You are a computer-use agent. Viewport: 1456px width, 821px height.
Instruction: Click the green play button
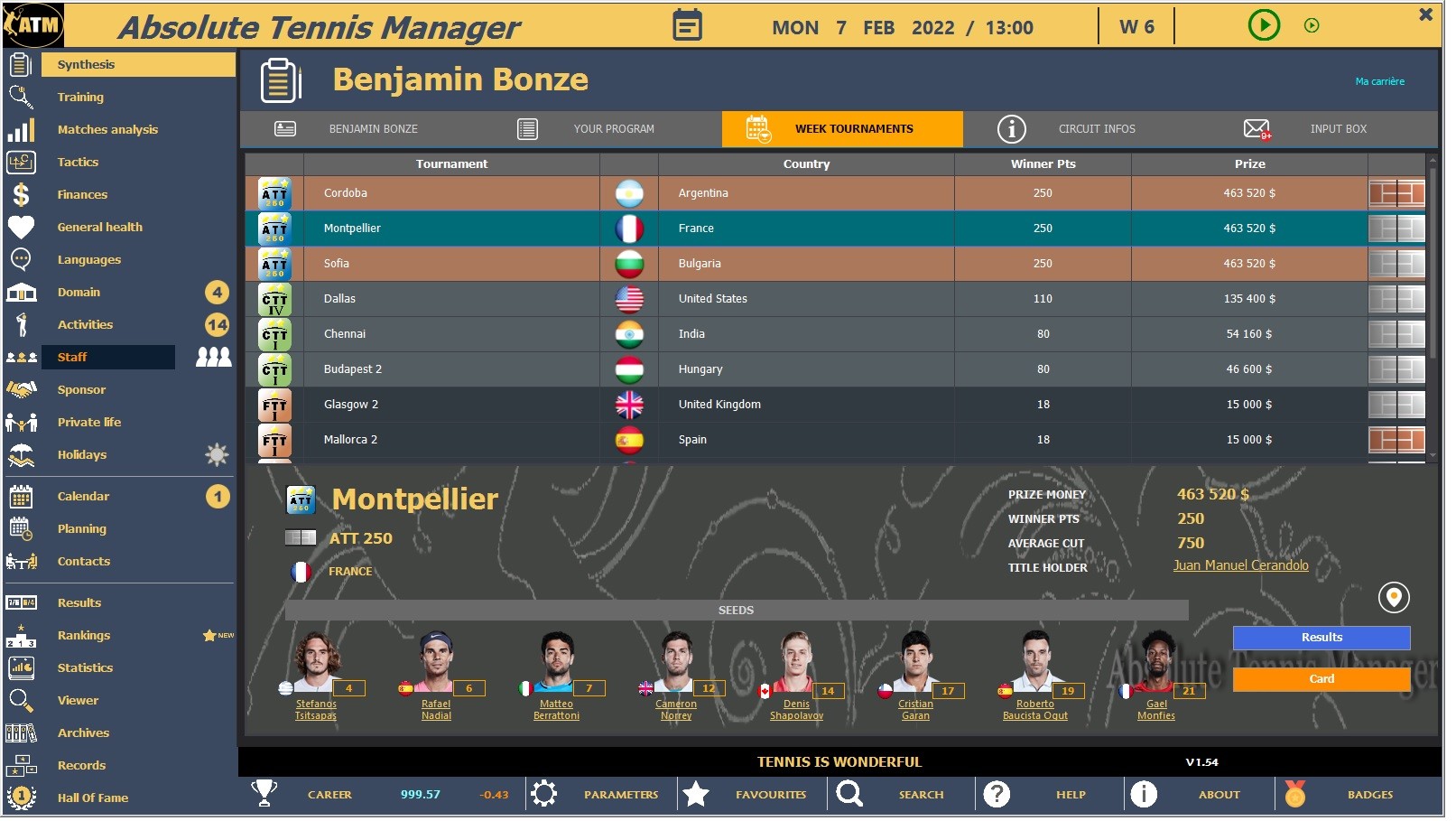pos(1264,25)
